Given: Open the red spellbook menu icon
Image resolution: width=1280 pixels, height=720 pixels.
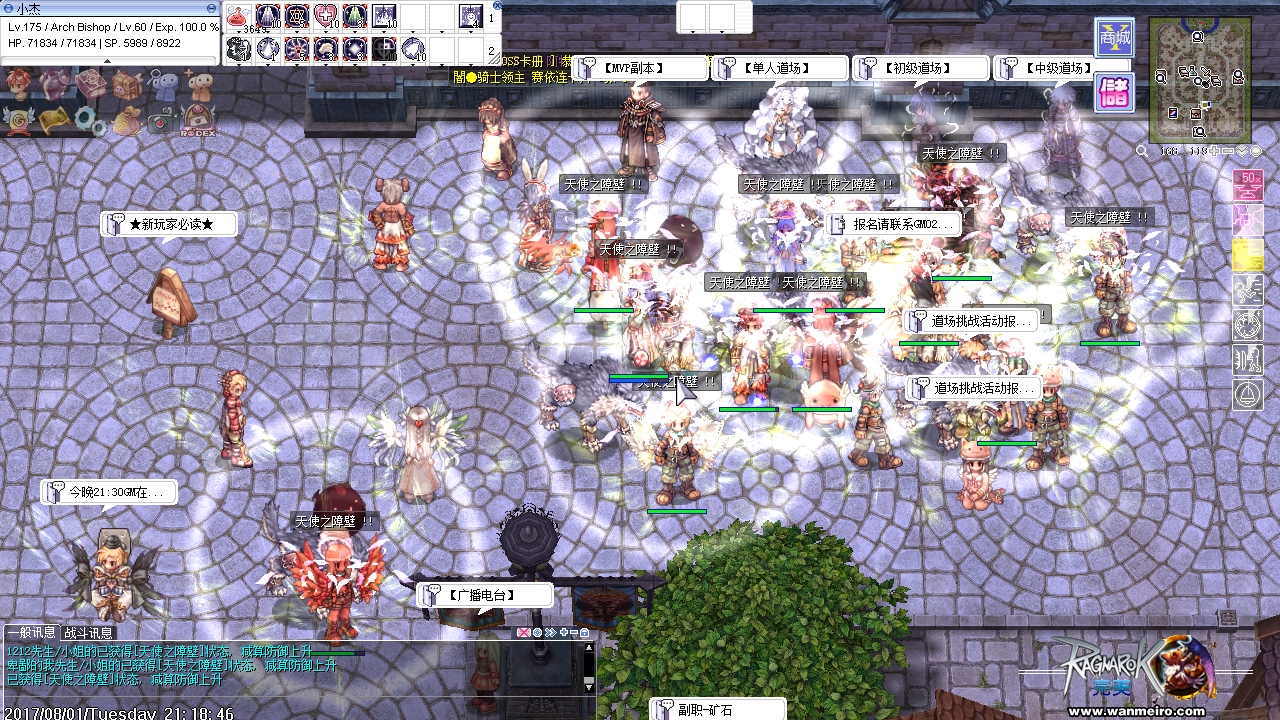Looking at the screenshot, I should [92, 83].
